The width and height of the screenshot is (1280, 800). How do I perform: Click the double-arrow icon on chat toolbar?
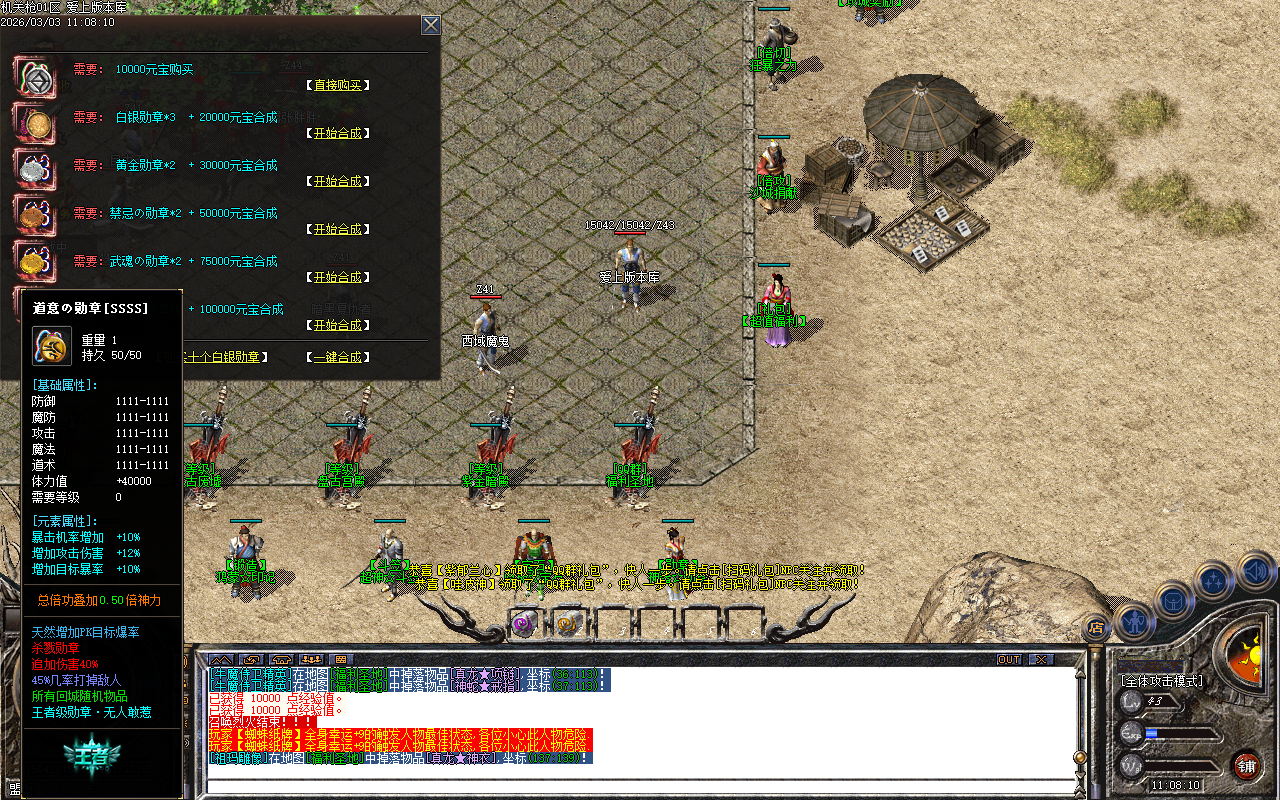click(x=222, y=660)
